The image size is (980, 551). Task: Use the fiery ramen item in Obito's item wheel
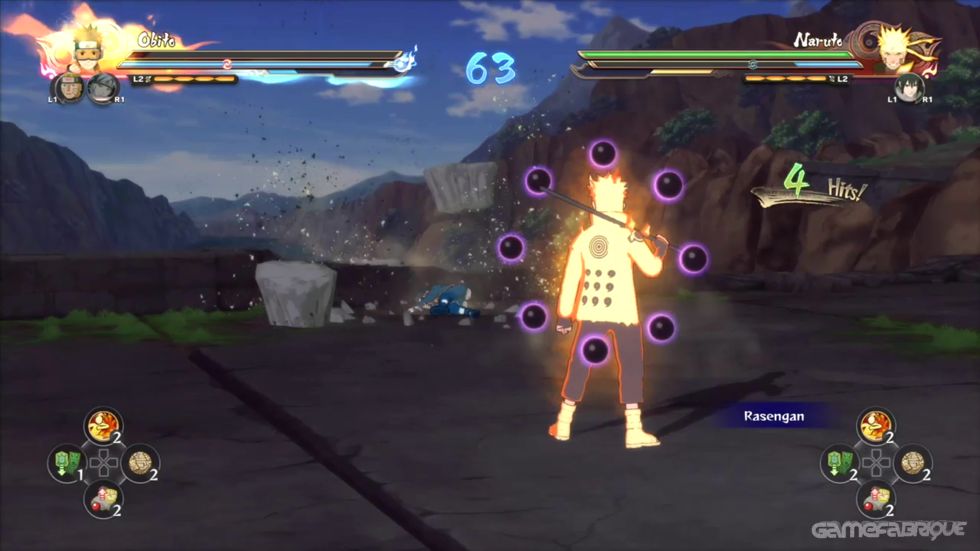[x=103, y=425]
